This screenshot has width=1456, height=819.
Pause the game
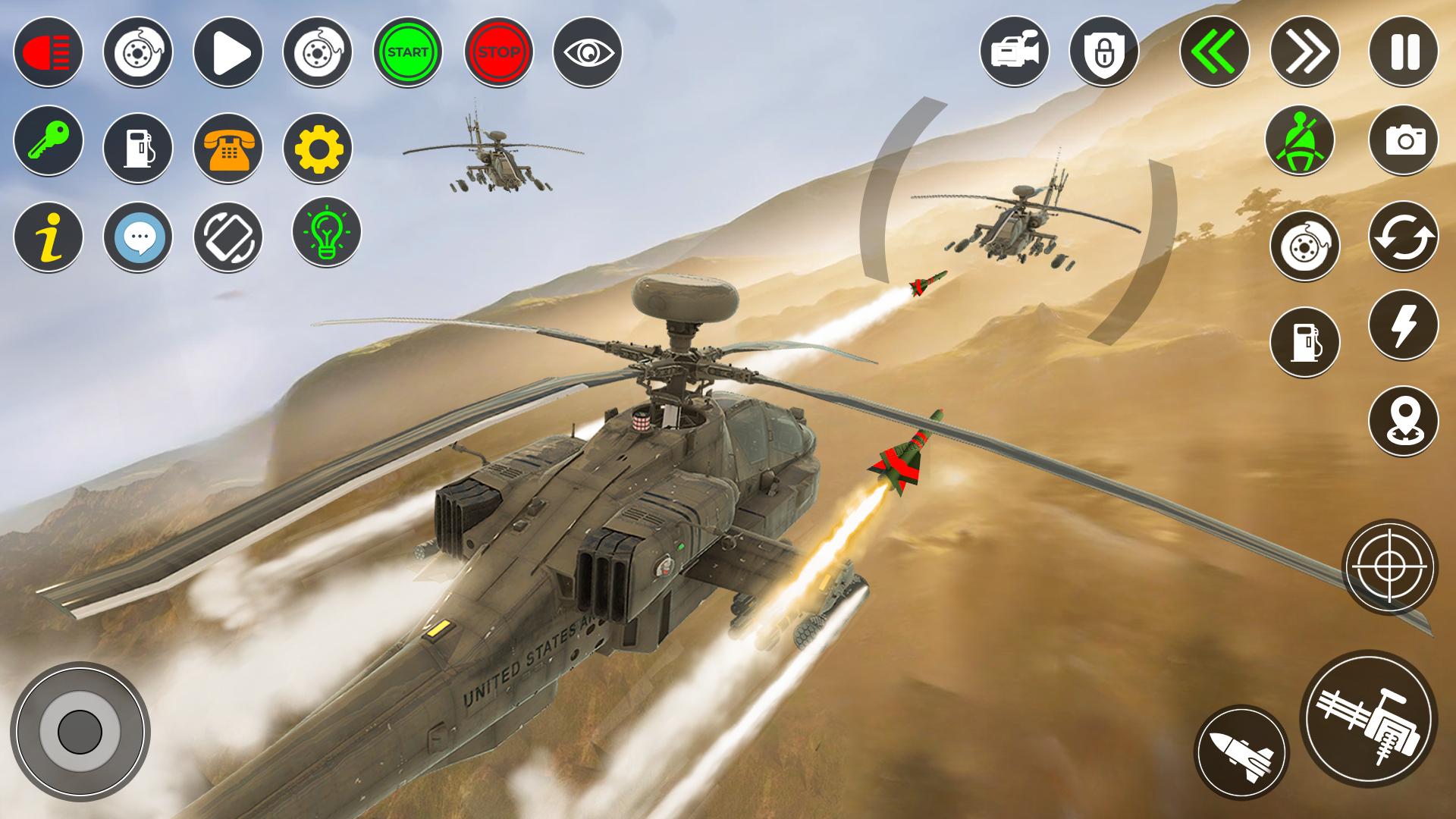tap(1403, 52)
